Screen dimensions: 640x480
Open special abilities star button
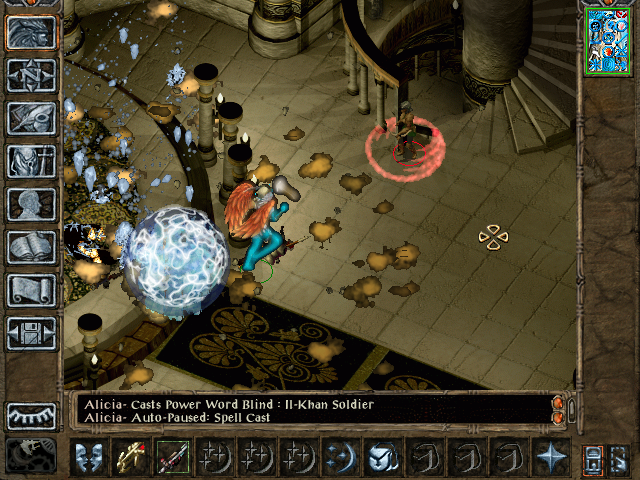pyautogui.click(x=550, y=458)
